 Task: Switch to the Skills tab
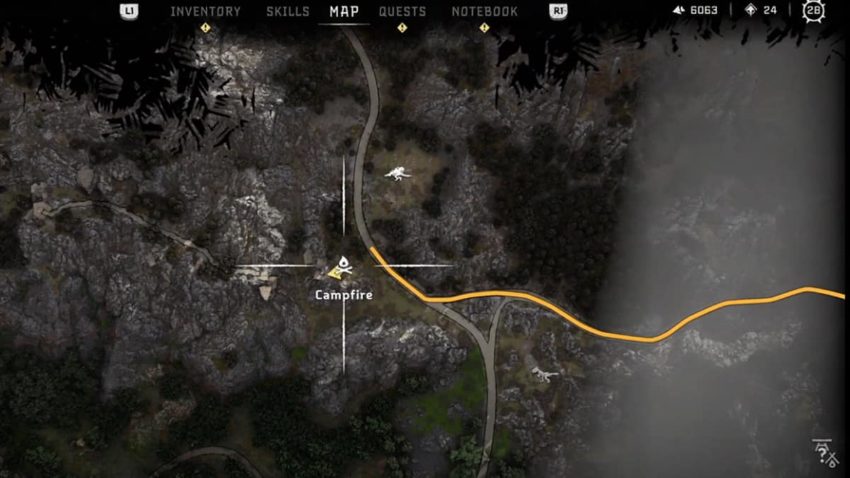tap(288, 12)
